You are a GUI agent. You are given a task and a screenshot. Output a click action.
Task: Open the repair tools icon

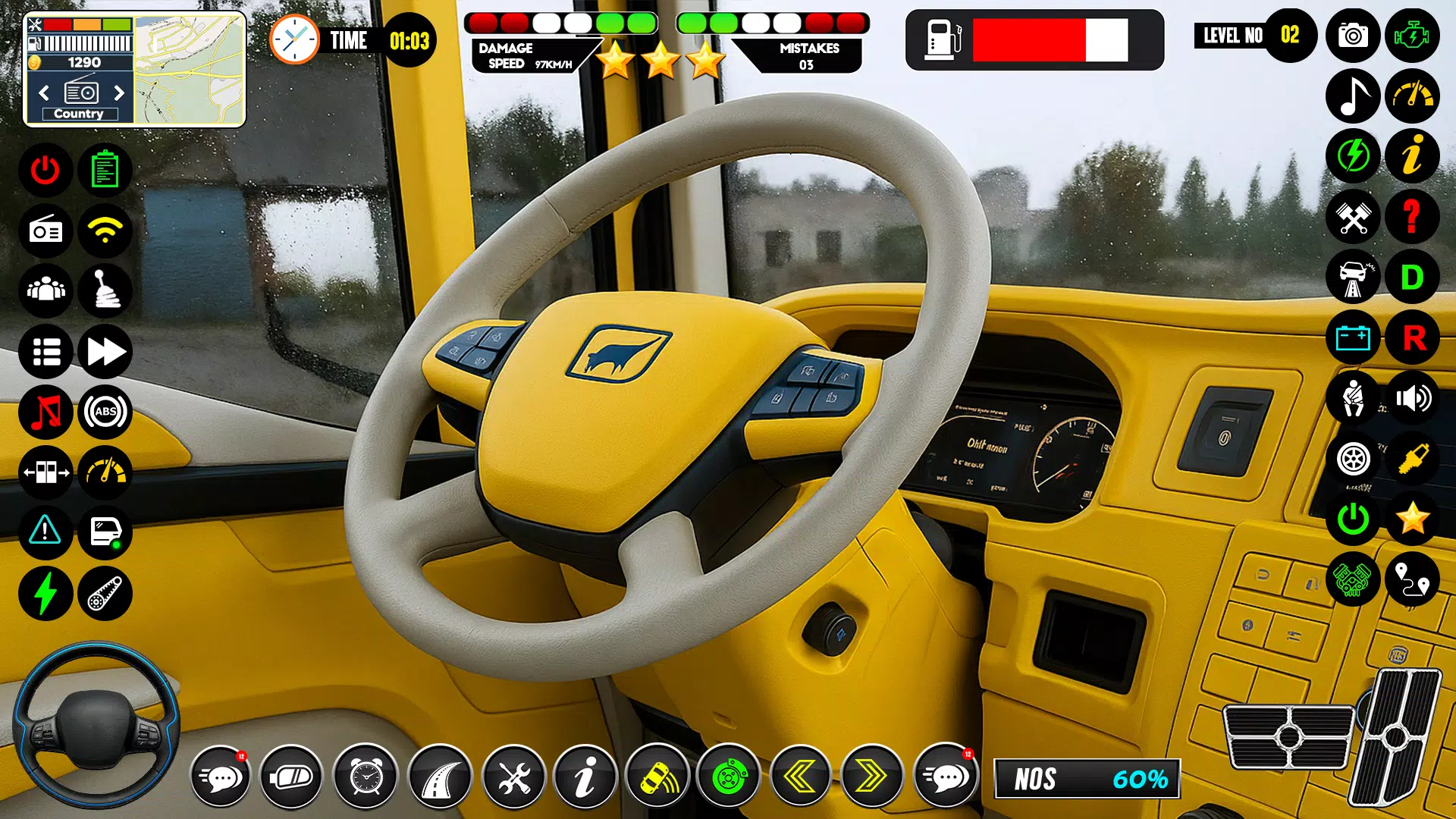(514, 775)
